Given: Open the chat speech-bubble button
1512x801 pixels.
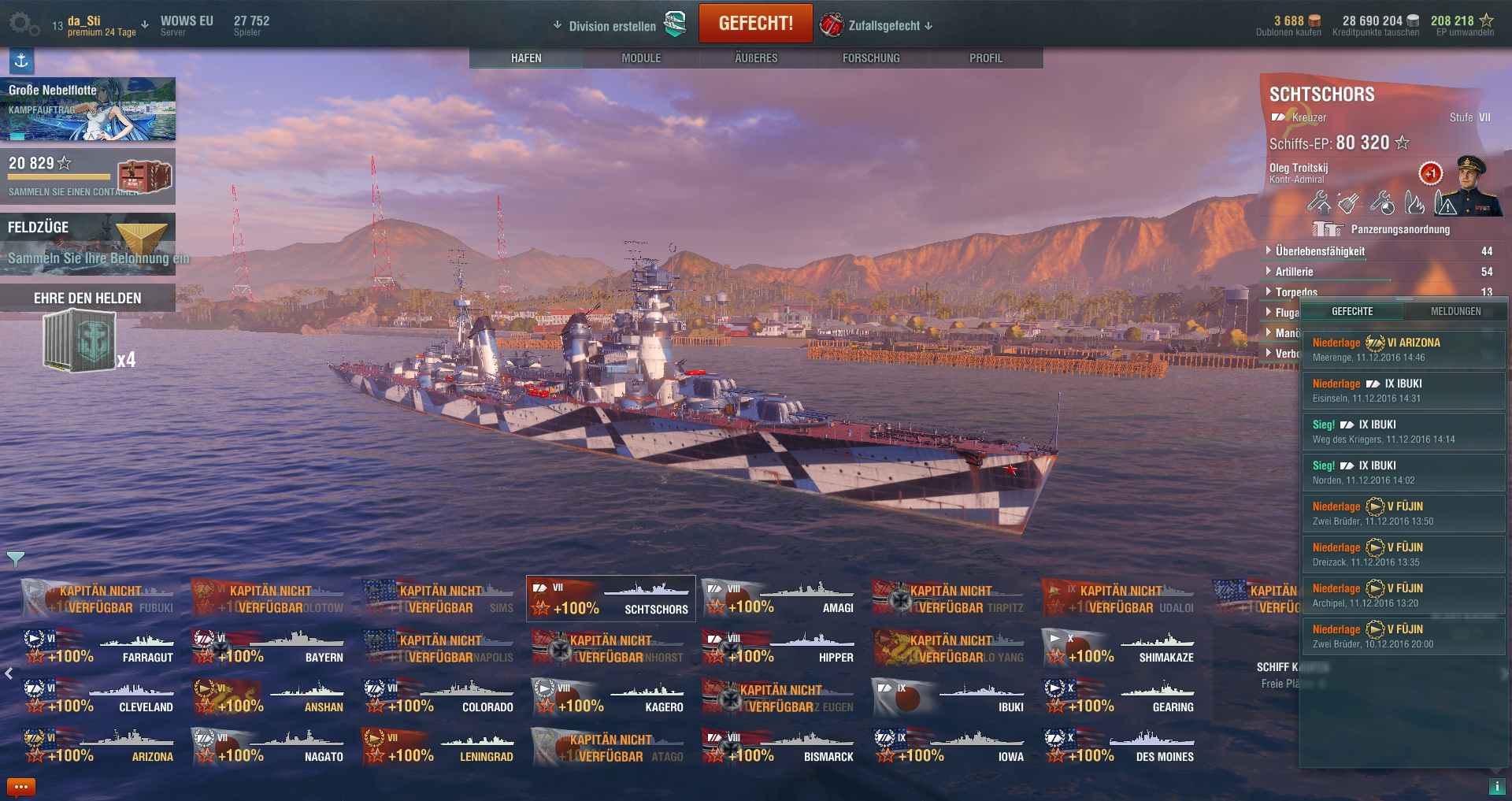Looking at the screenshot, I should click(20, 787).
